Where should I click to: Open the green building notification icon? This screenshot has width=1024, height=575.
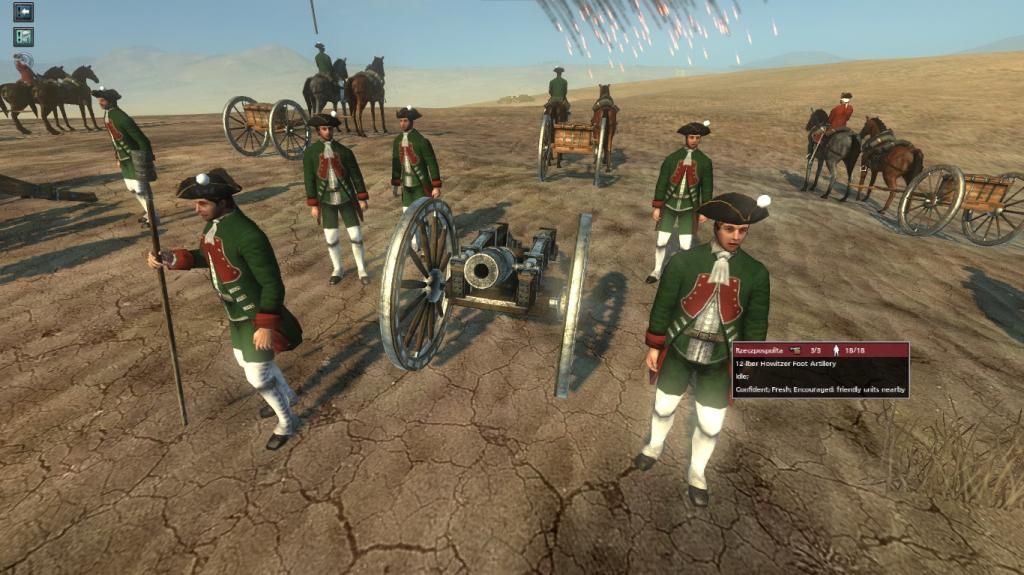[23, 37]
